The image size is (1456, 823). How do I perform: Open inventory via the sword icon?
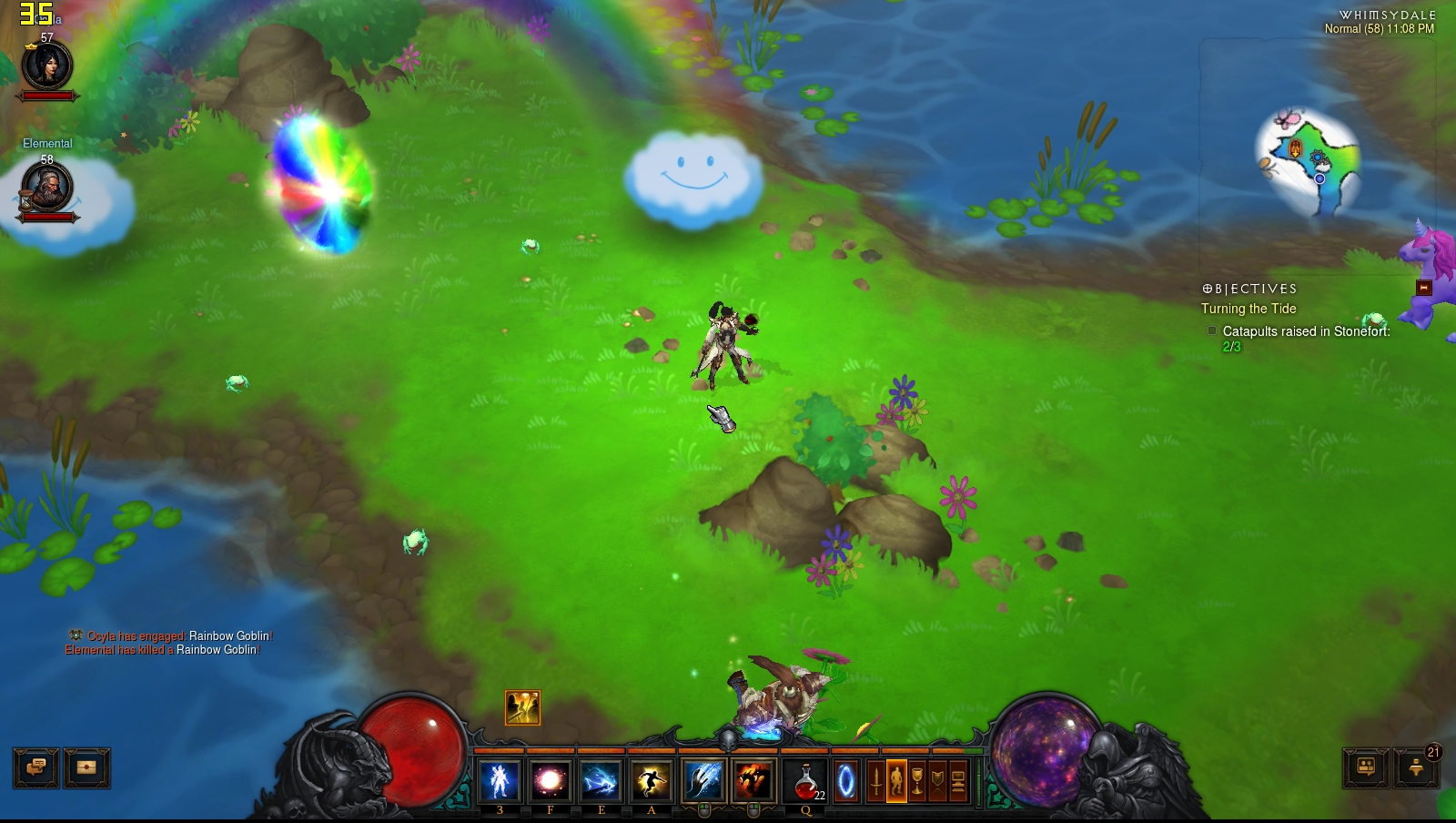click(x=875, y=781)
